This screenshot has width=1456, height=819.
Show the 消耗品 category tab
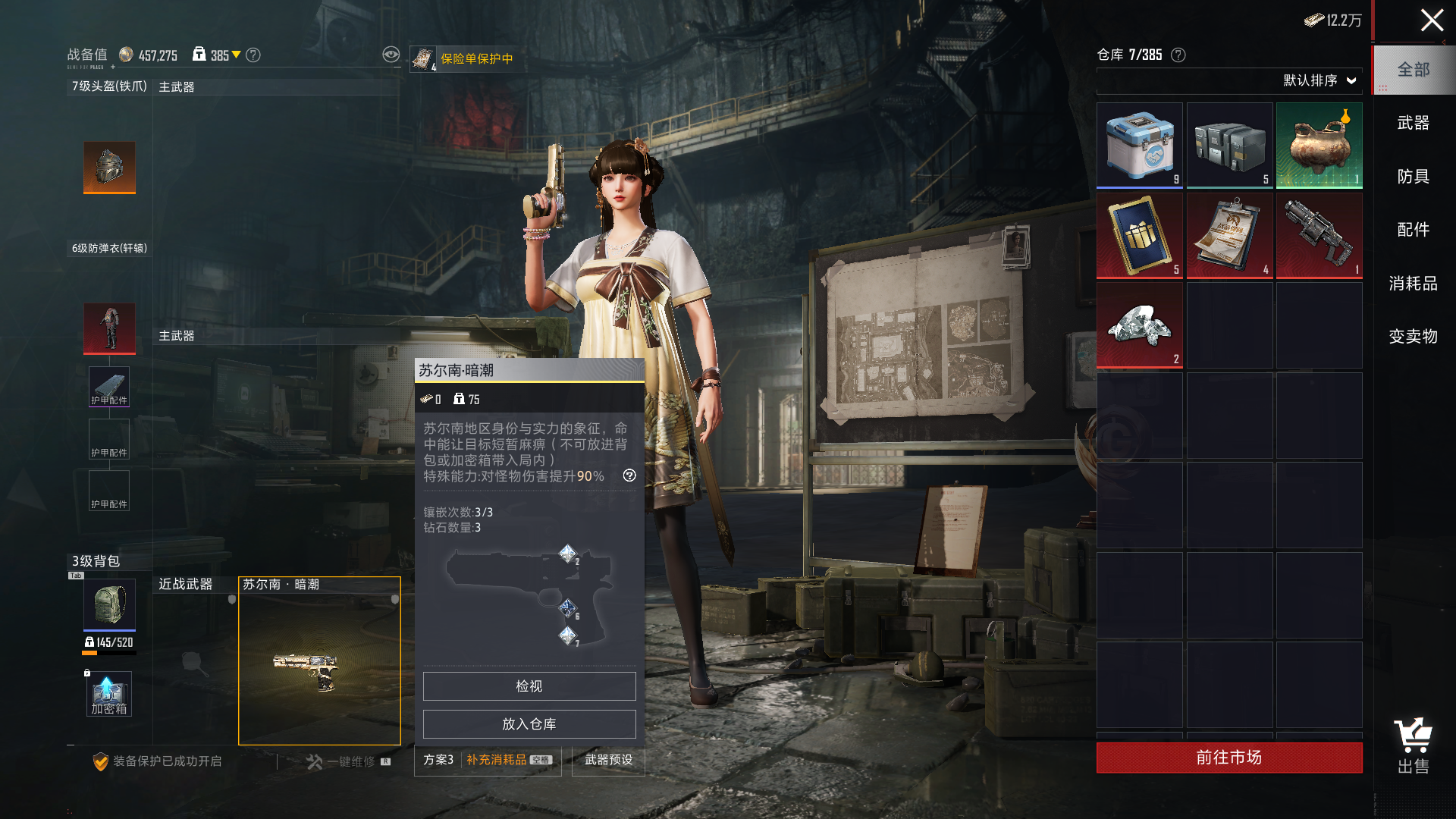coord(1413,284)
